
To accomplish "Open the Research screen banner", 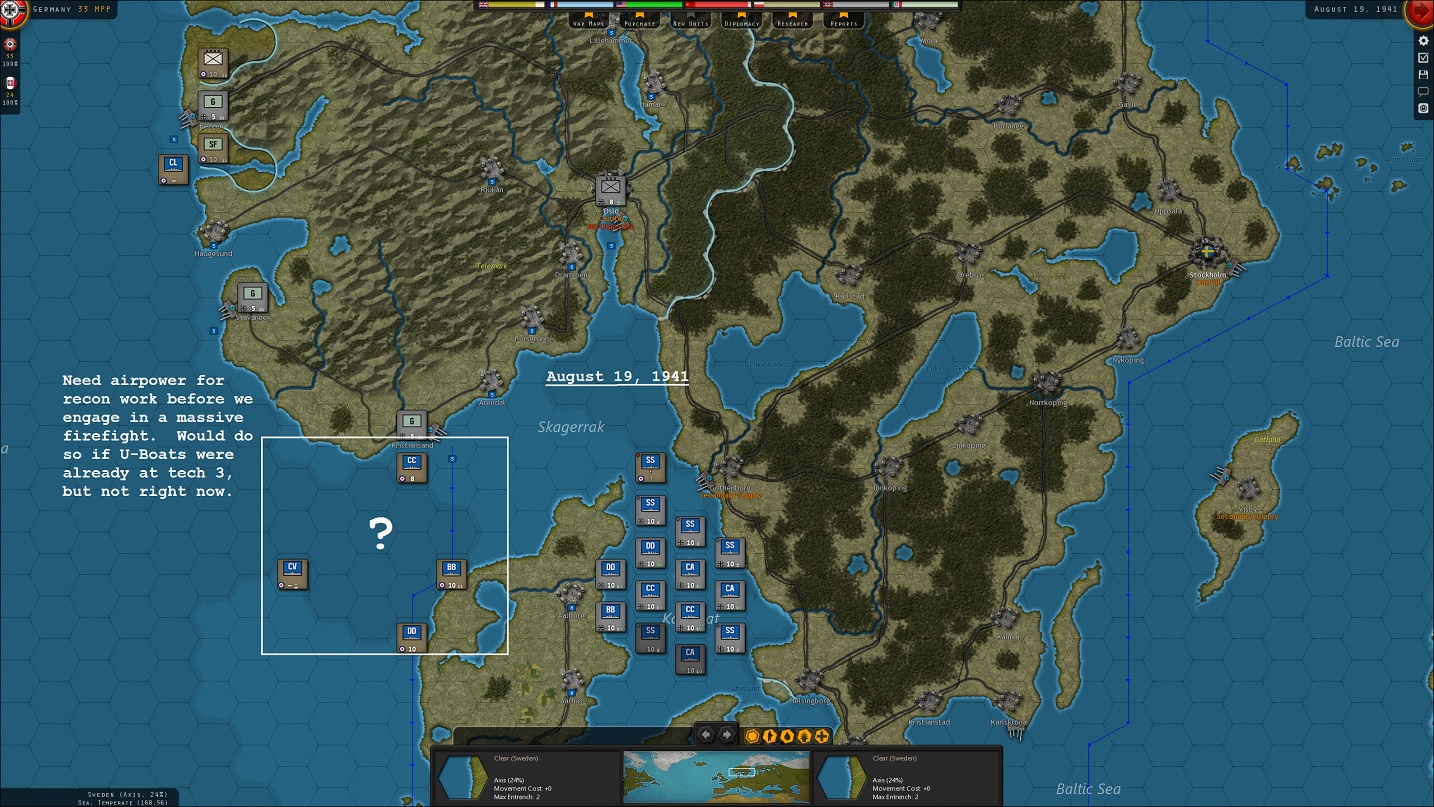I will coord(791,21).
